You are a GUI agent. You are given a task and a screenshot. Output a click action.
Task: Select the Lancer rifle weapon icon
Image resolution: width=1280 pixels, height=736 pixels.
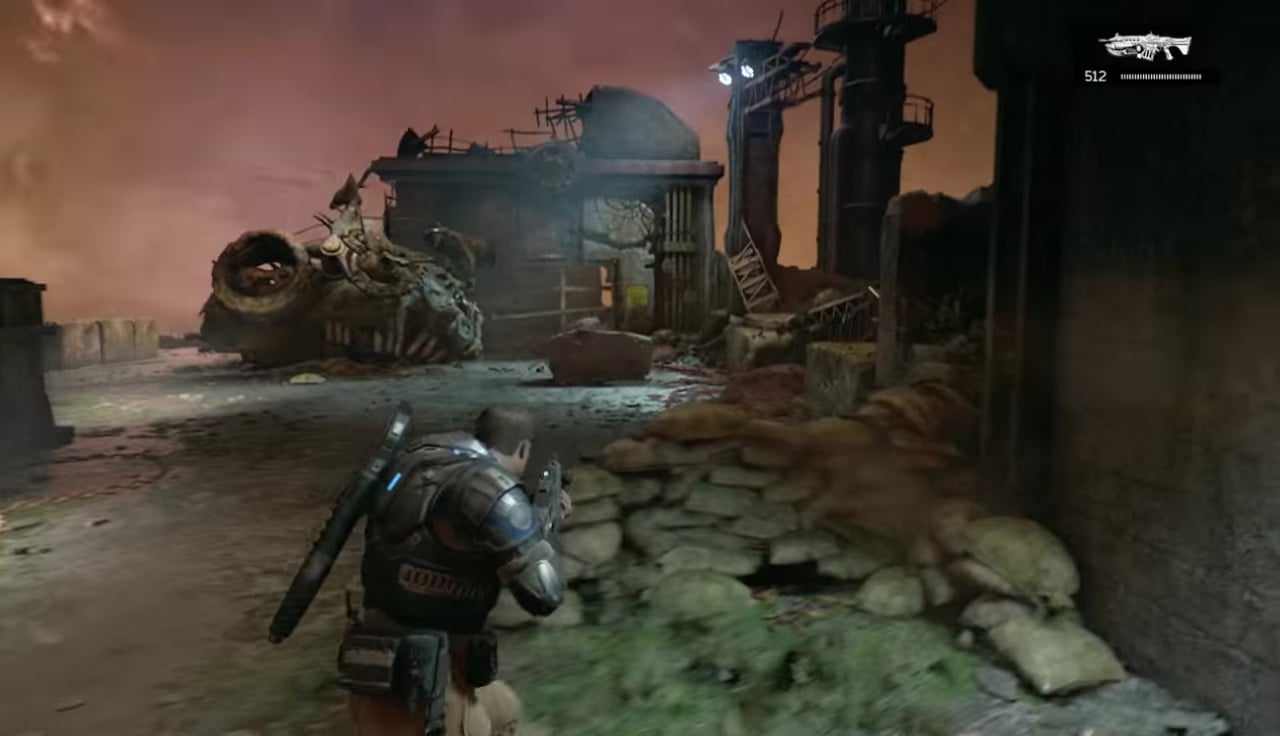click(1145, 46)
